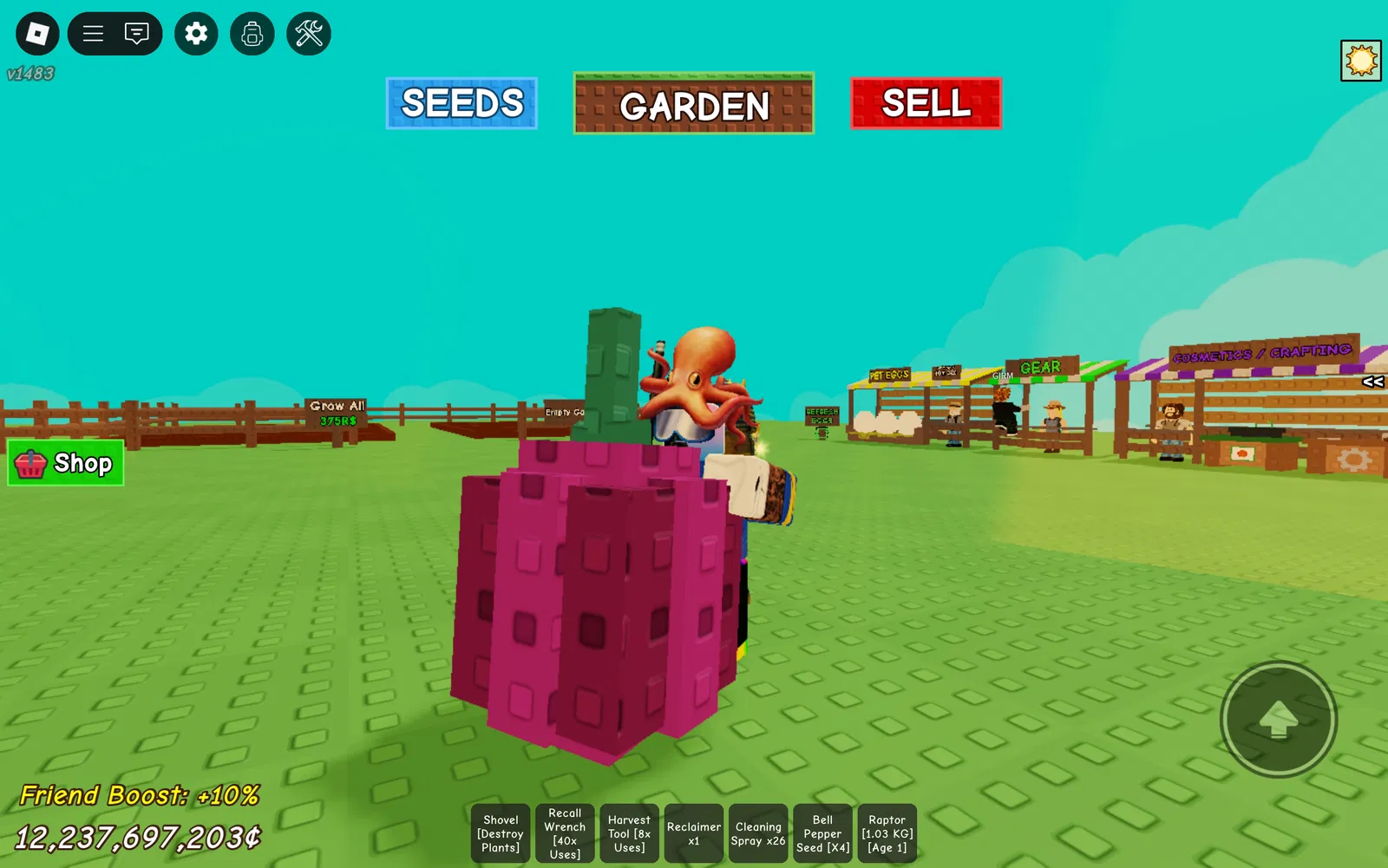1388x868 pixels.
Task: Select the Bell Pepper Seed slot
Action: 822,833
